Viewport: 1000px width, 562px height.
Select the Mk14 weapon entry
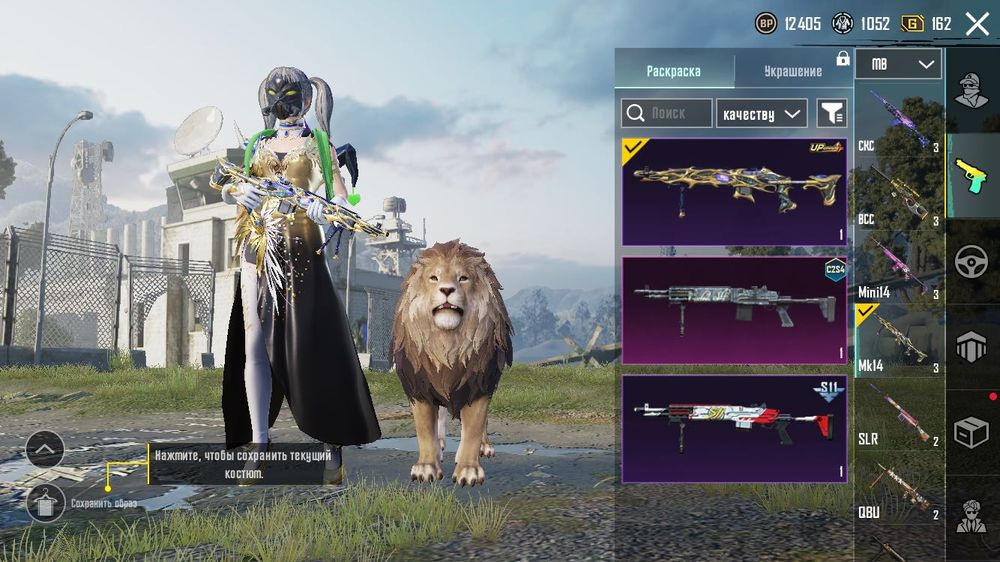click(x=898, y=341)
